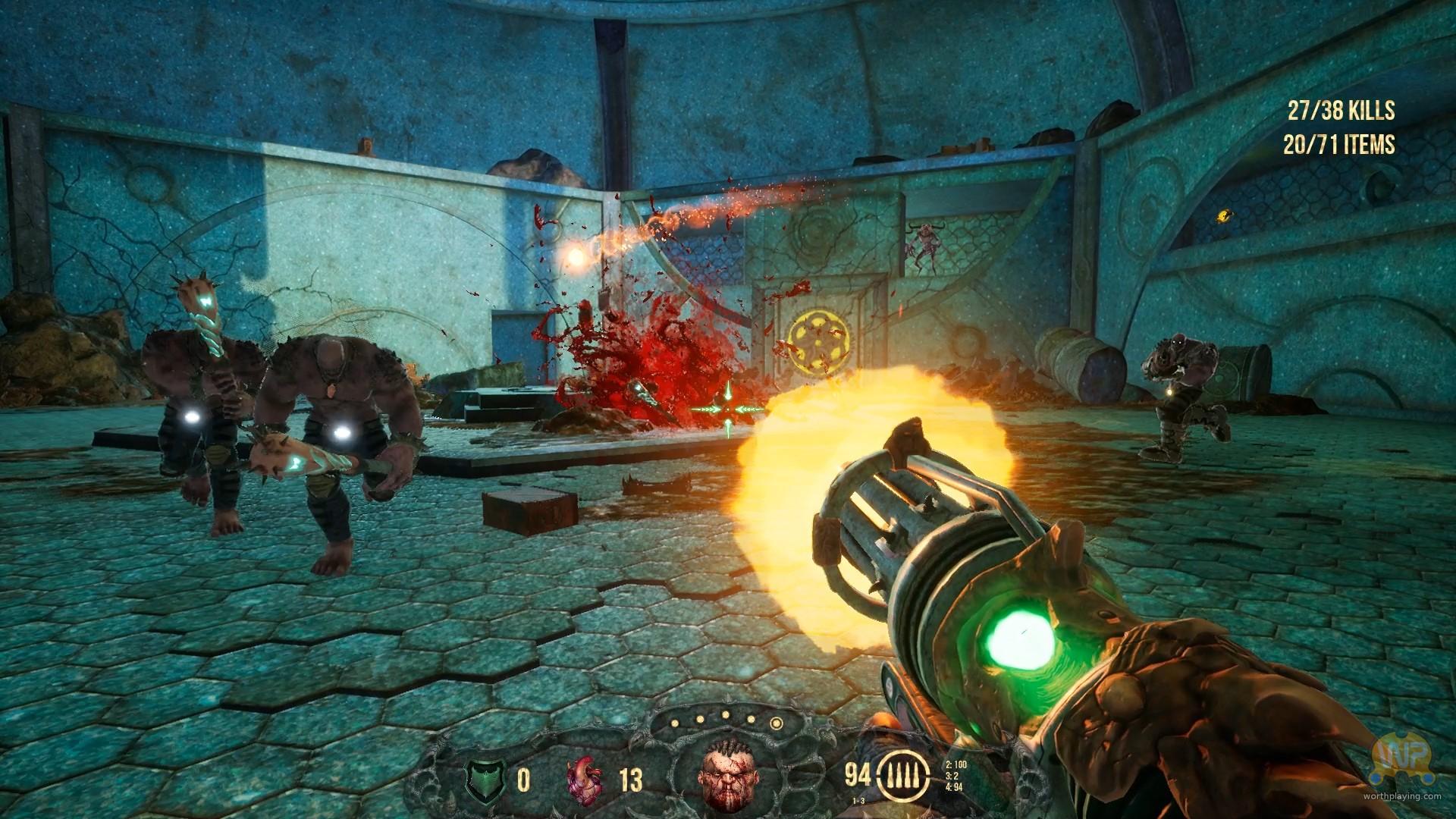Select the anatomical heart health icon
1456x819 pixels.
click(585, 779)
